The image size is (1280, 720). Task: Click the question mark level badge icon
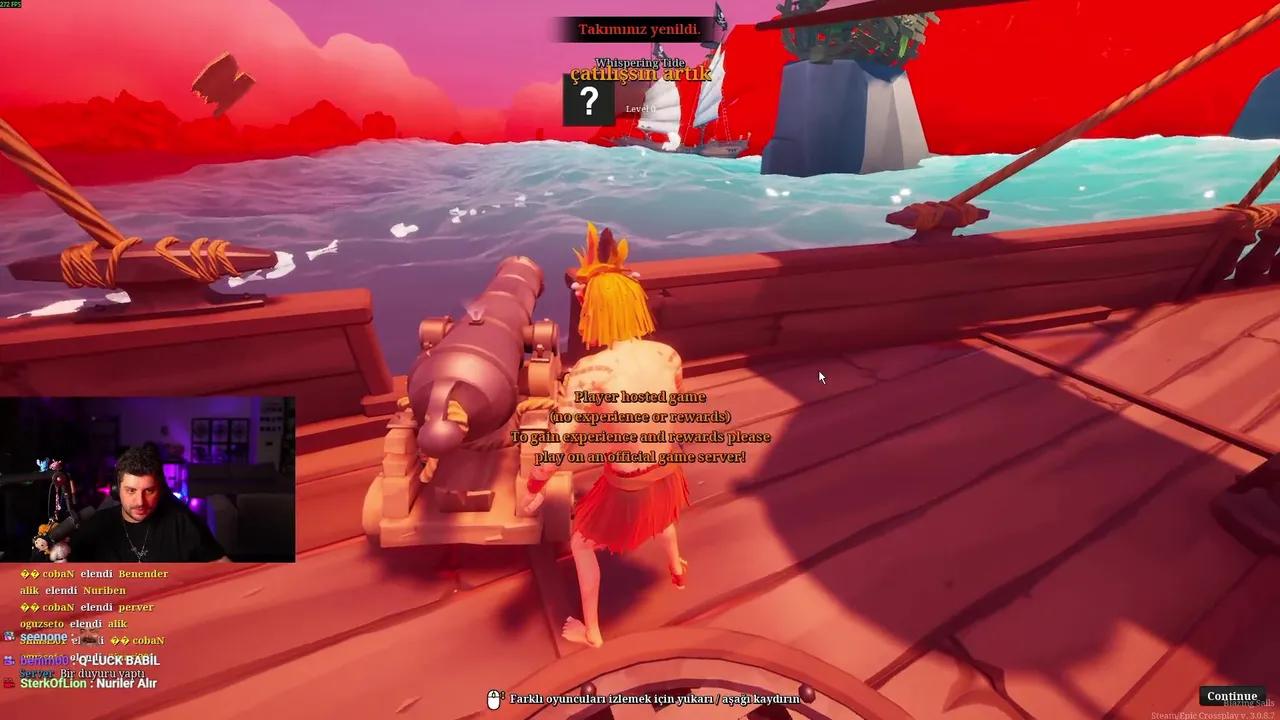[589, 101]
